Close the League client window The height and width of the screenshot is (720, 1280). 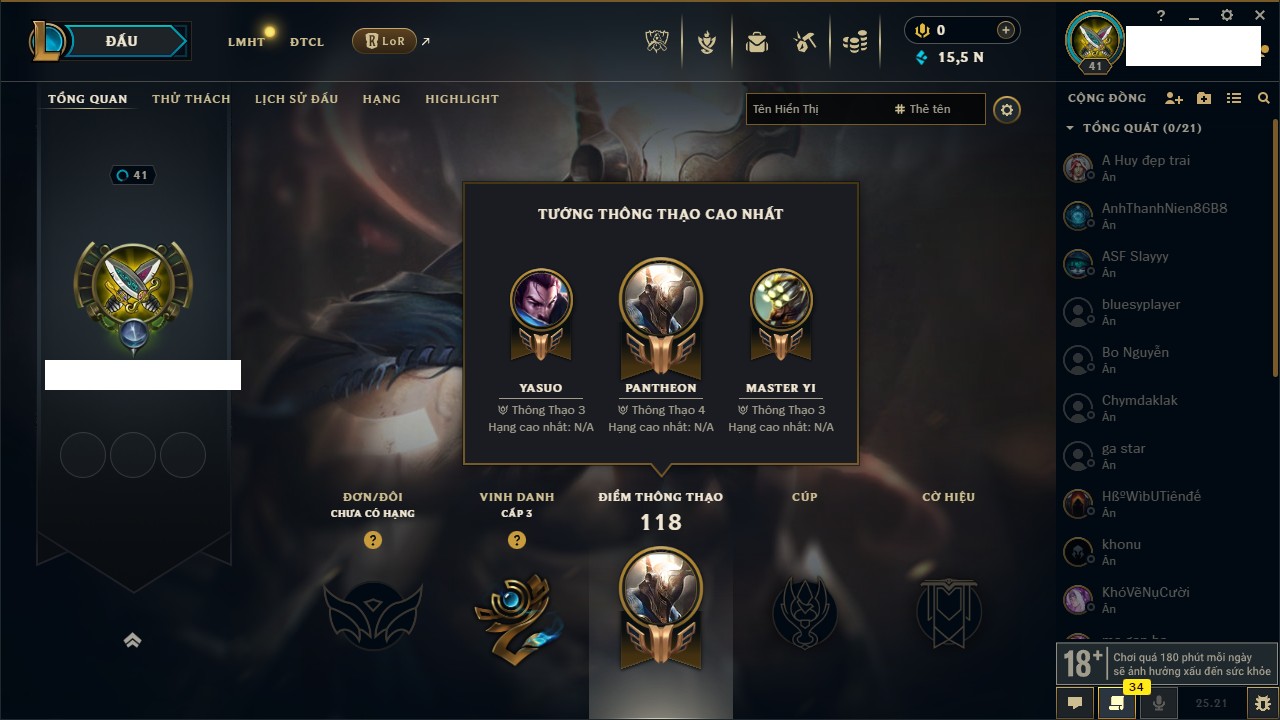coord(1260,15)
